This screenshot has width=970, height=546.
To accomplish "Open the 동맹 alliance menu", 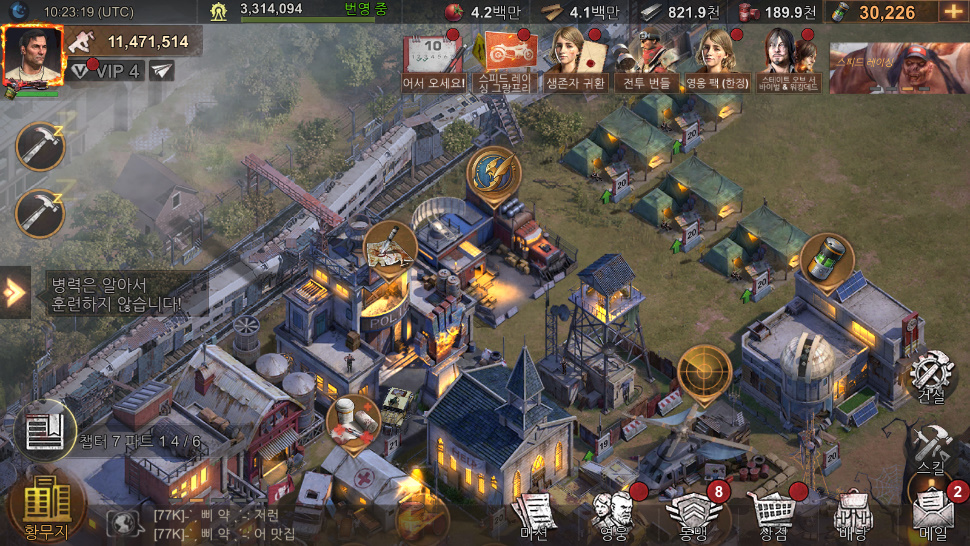I will [x=690, y=515].
